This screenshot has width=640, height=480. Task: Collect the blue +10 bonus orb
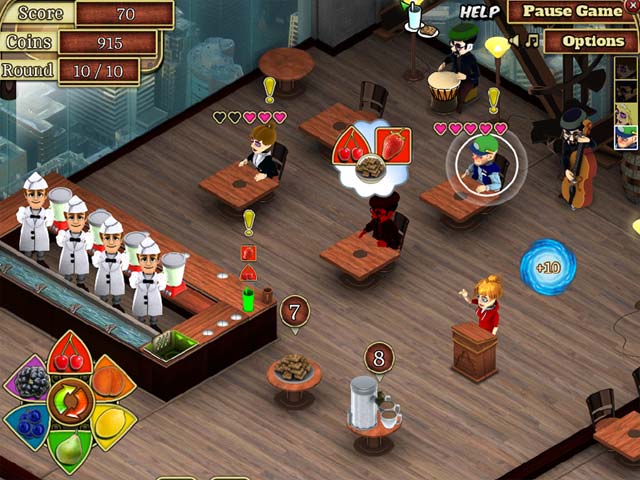[x=547, y=267]
